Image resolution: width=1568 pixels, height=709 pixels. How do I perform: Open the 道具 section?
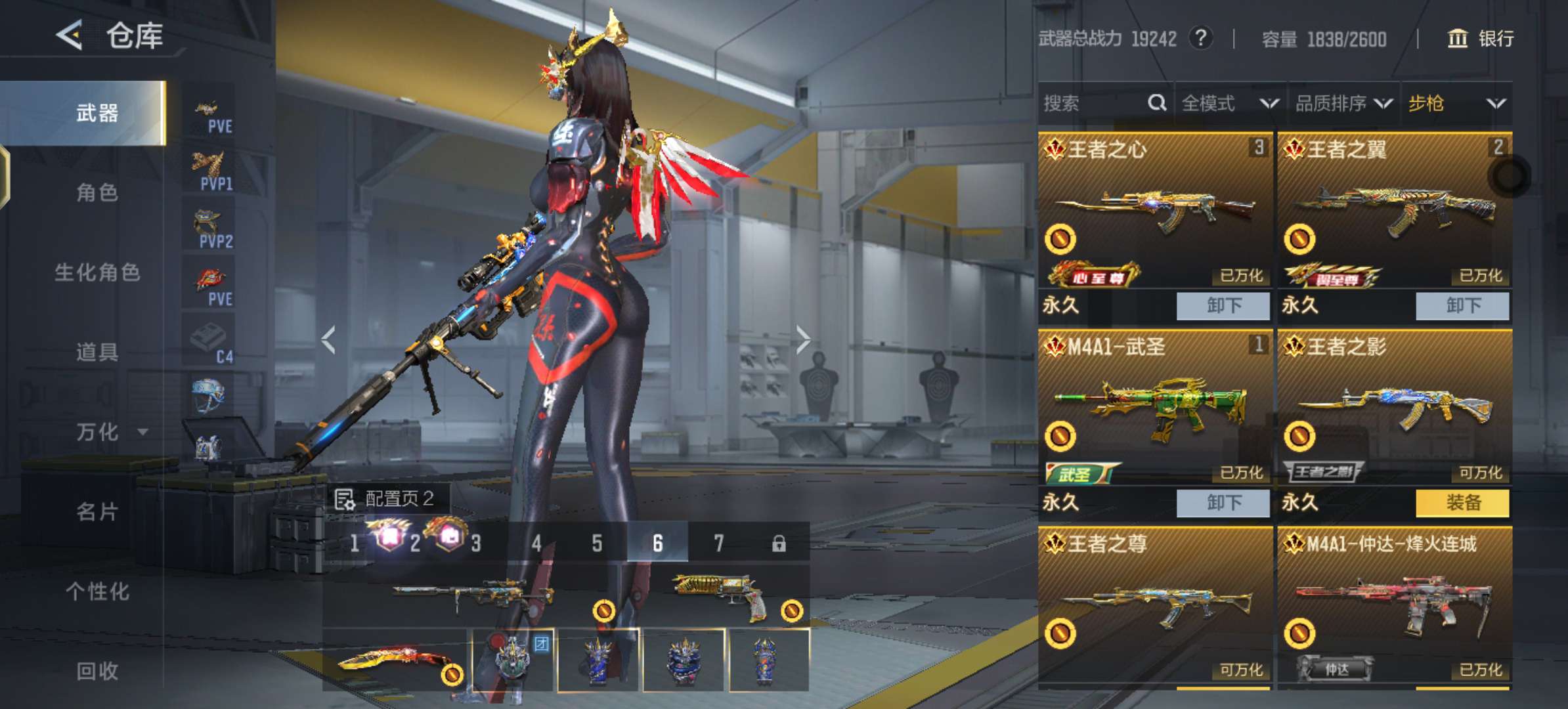97,352
